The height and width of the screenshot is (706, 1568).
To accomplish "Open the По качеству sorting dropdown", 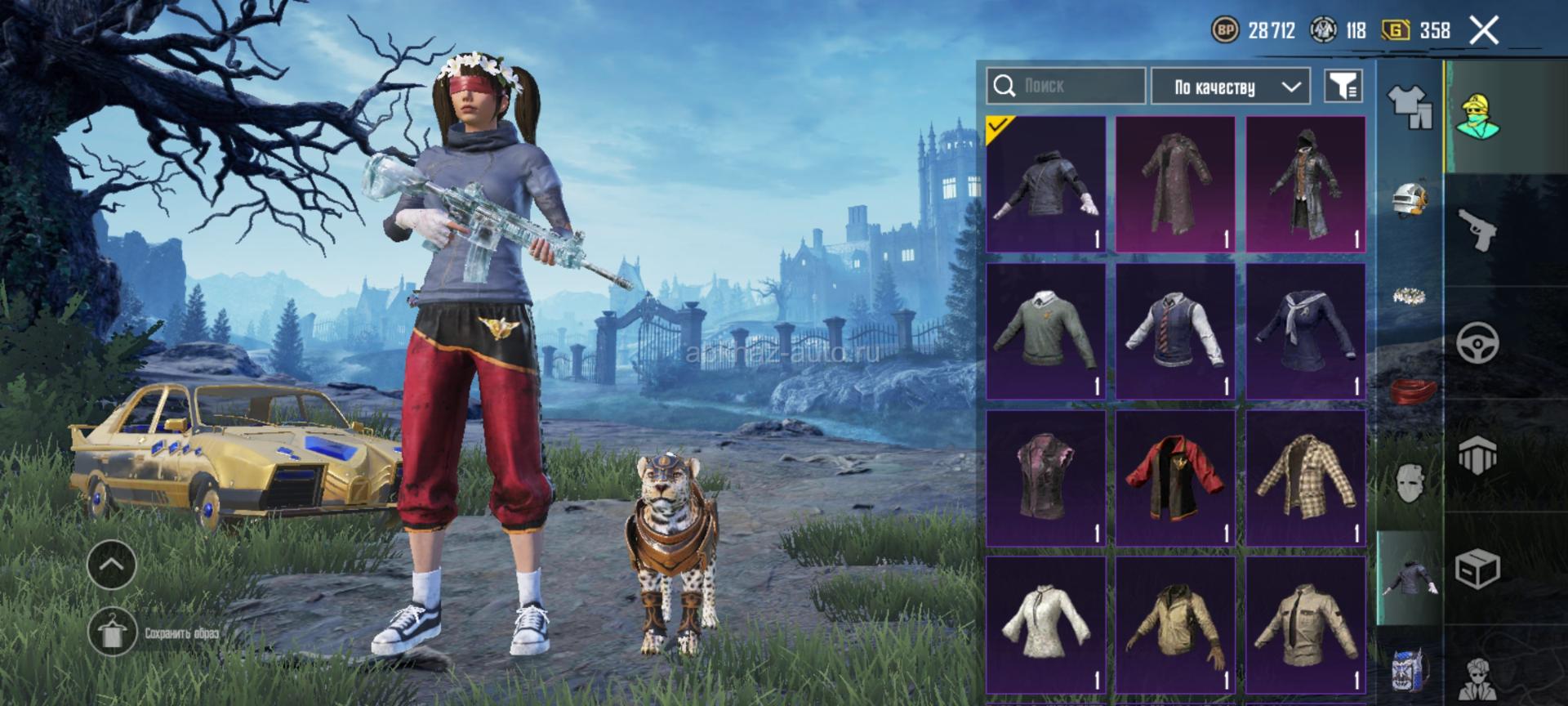I will click(x=1230, y=87).
